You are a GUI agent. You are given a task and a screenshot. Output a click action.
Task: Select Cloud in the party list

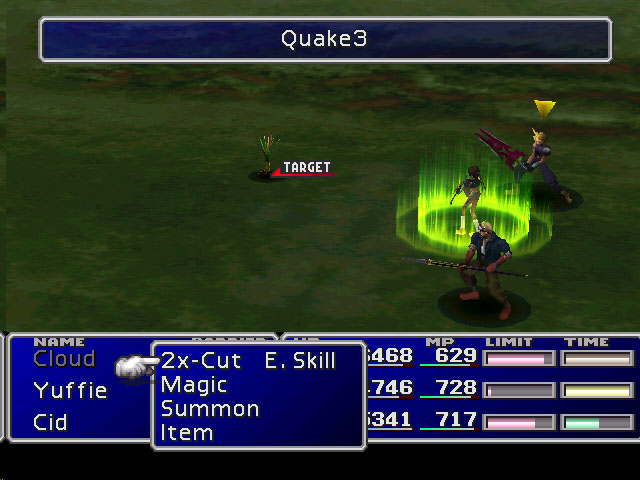[64, 359]
